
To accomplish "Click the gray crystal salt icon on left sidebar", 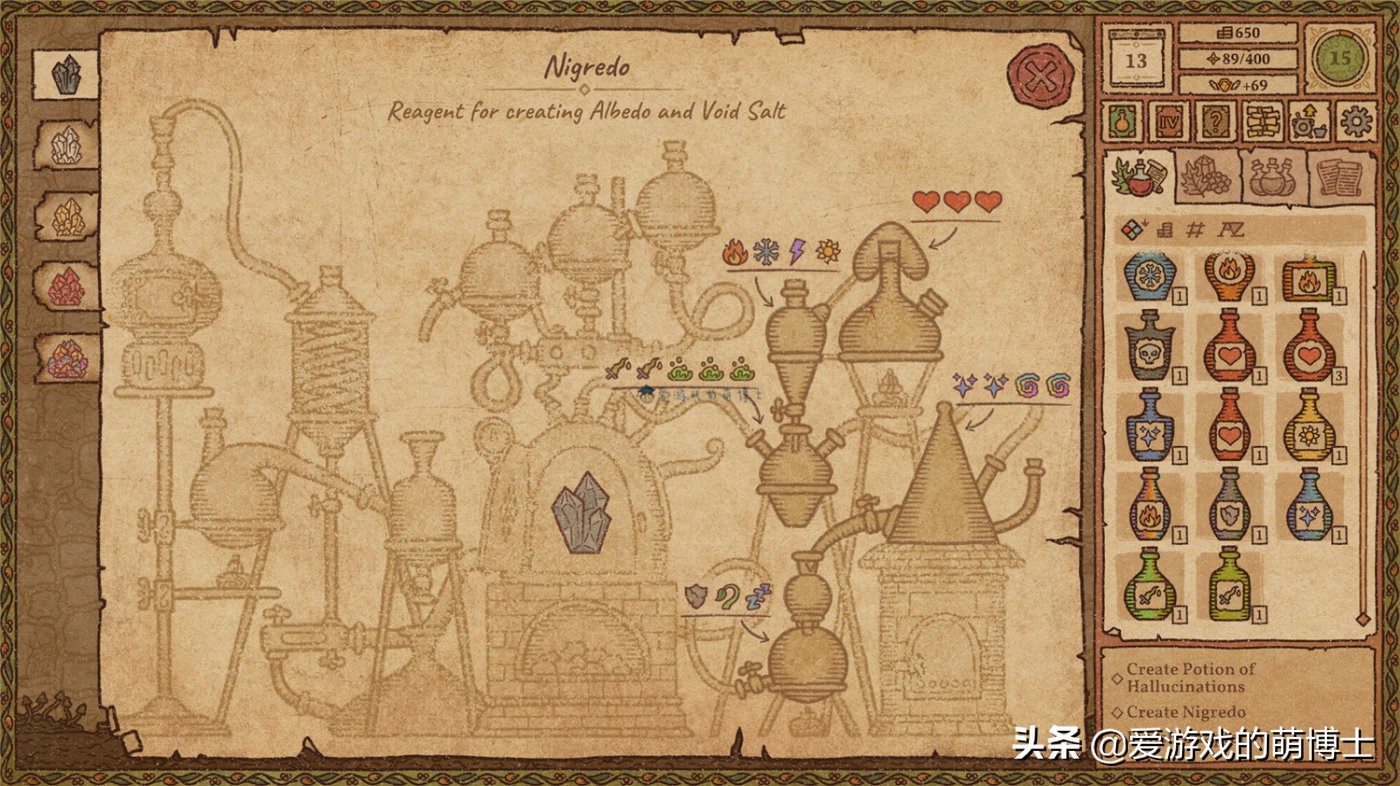I will click(62, 72).
